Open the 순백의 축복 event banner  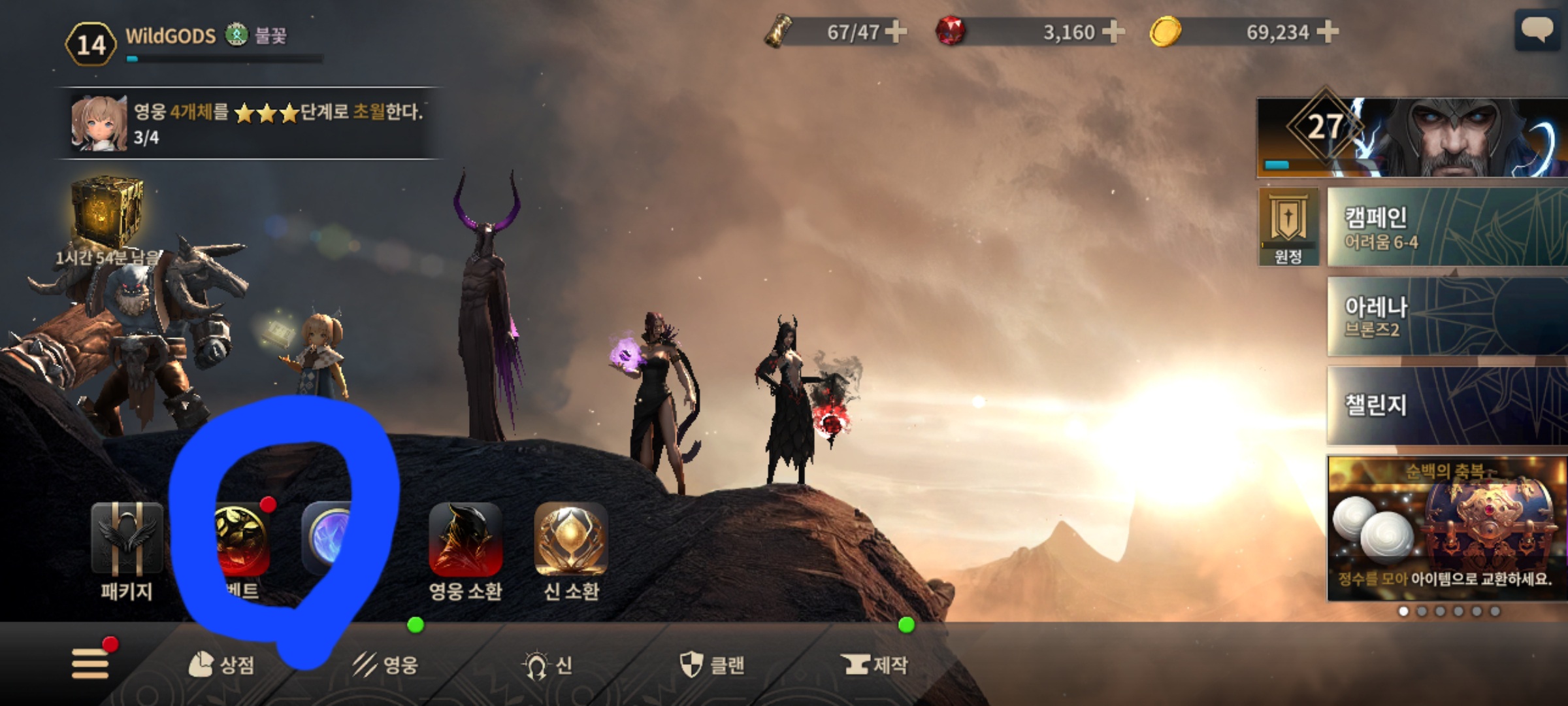click(1446, 527)
